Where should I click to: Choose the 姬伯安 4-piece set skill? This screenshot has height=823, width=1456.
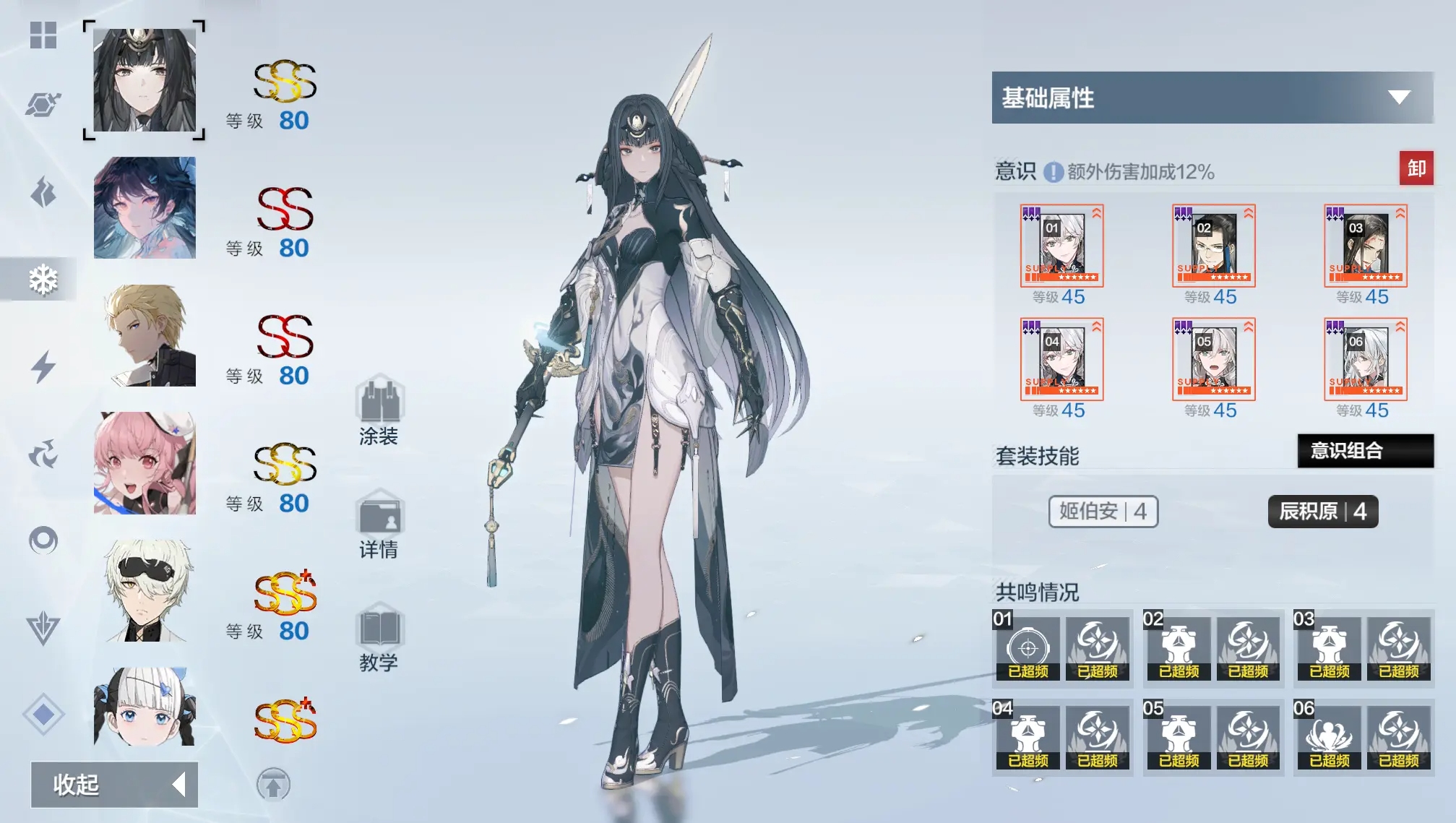click(x=1103, y=512)
